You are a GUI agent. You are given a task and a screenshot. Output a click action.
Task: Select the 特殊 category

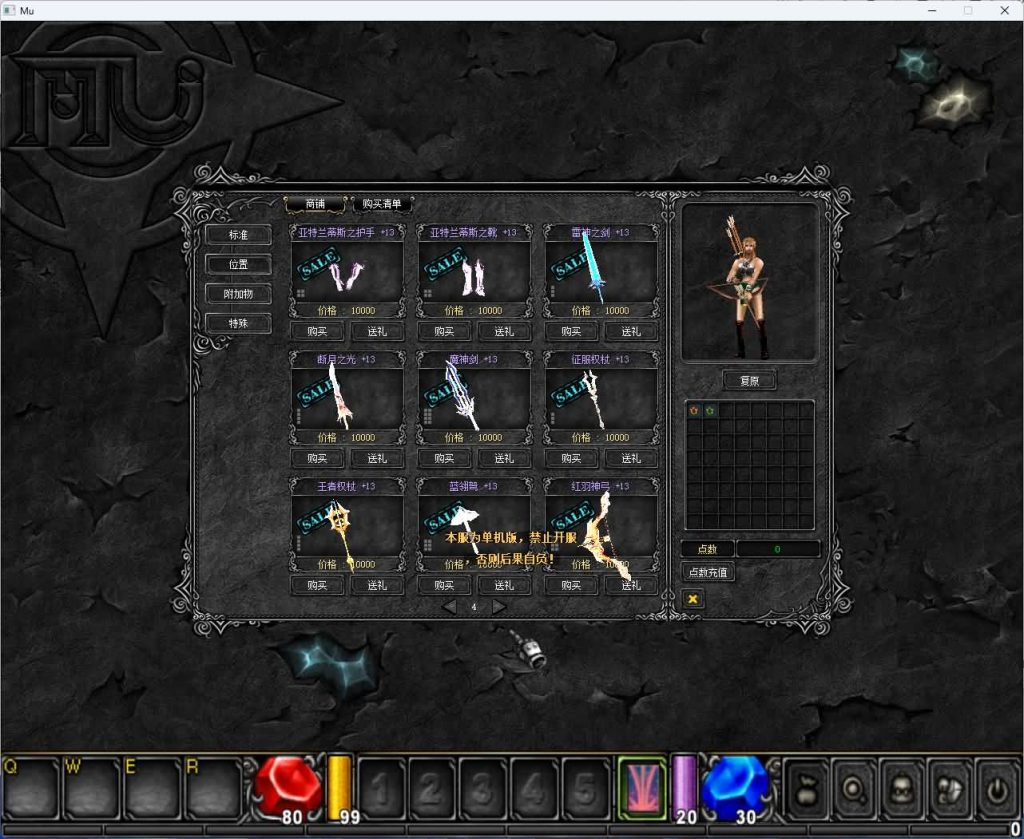point(237,323)
